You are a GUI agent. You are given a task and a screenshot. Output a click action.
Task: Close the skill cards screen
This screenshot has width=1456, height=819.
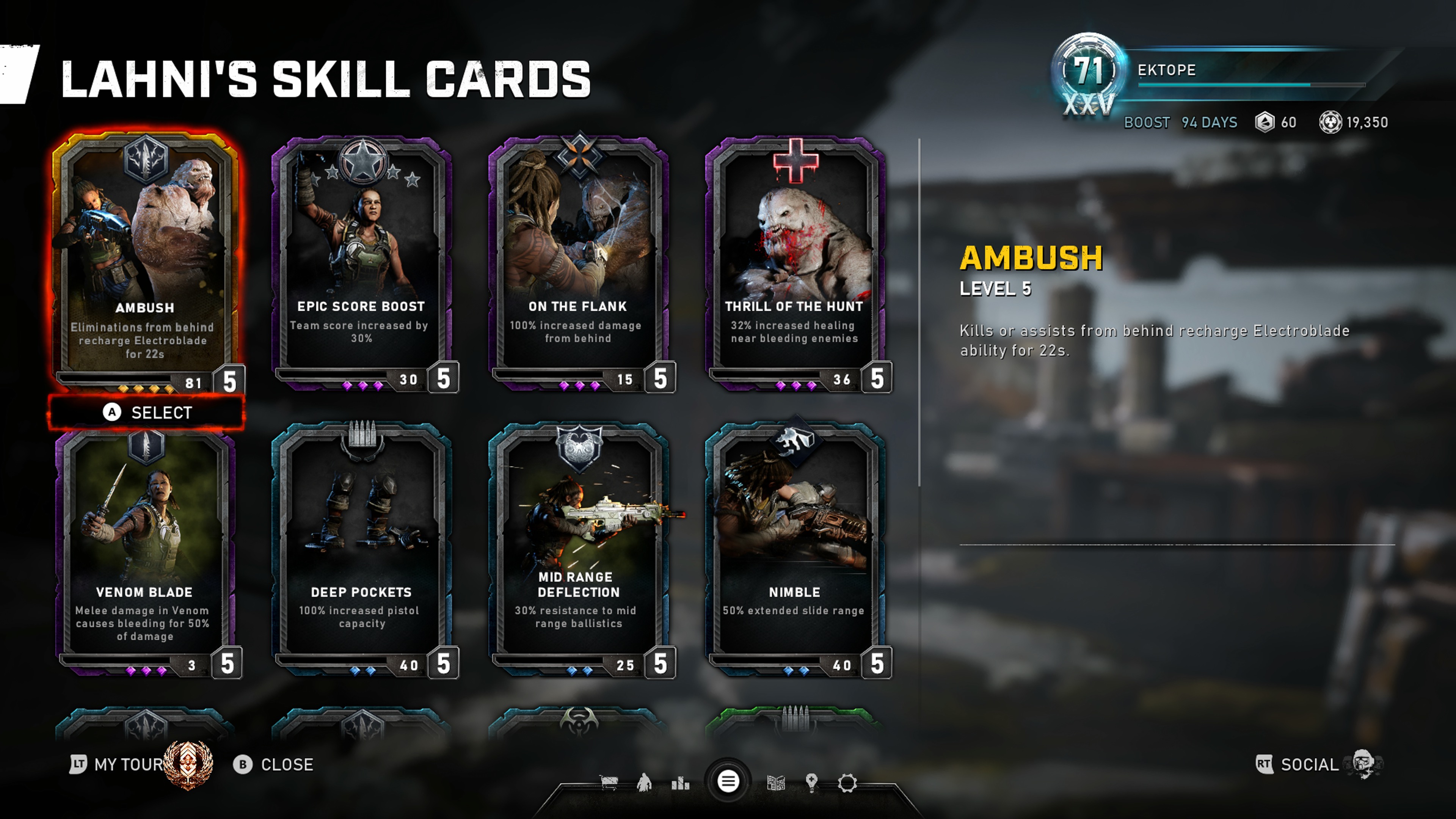coord(273,764)
